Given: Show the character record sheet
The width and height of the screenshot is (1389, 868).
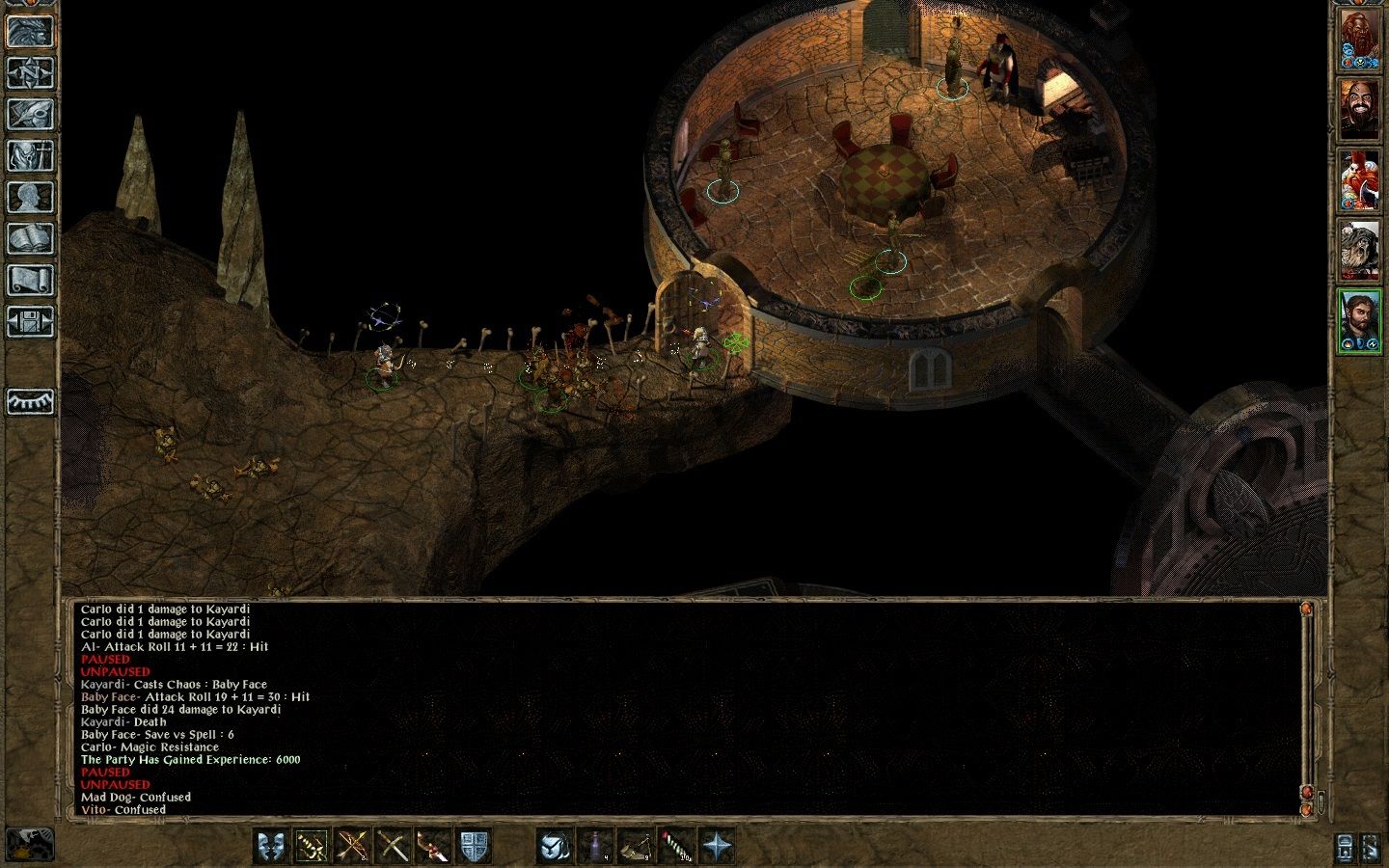Looking at the screenshot, I should [x=30, y=197].
